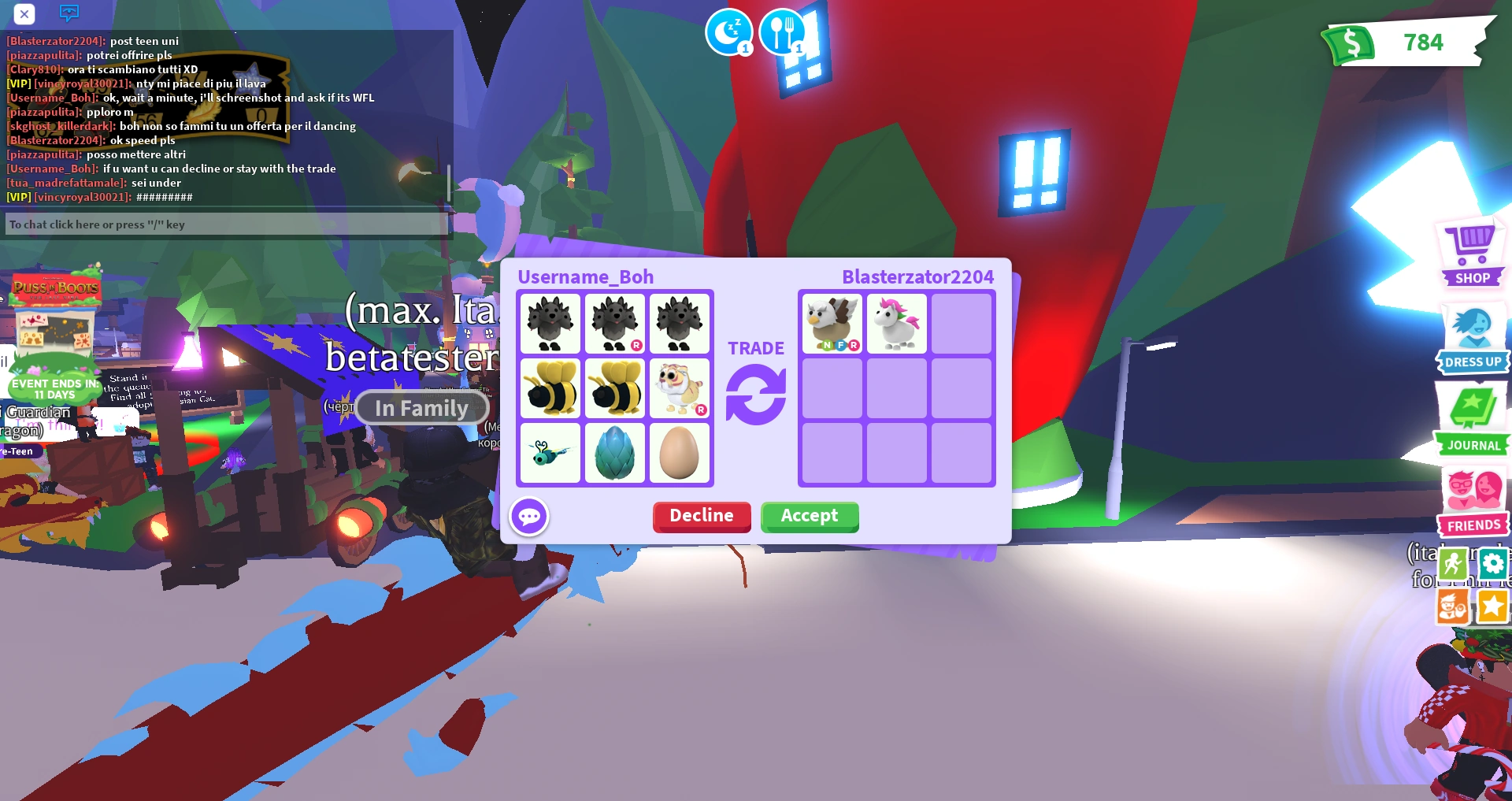This screenshot has width=1512, height=801.
Task: Open game settings via the gear icon
Action: click(1493, 564)
